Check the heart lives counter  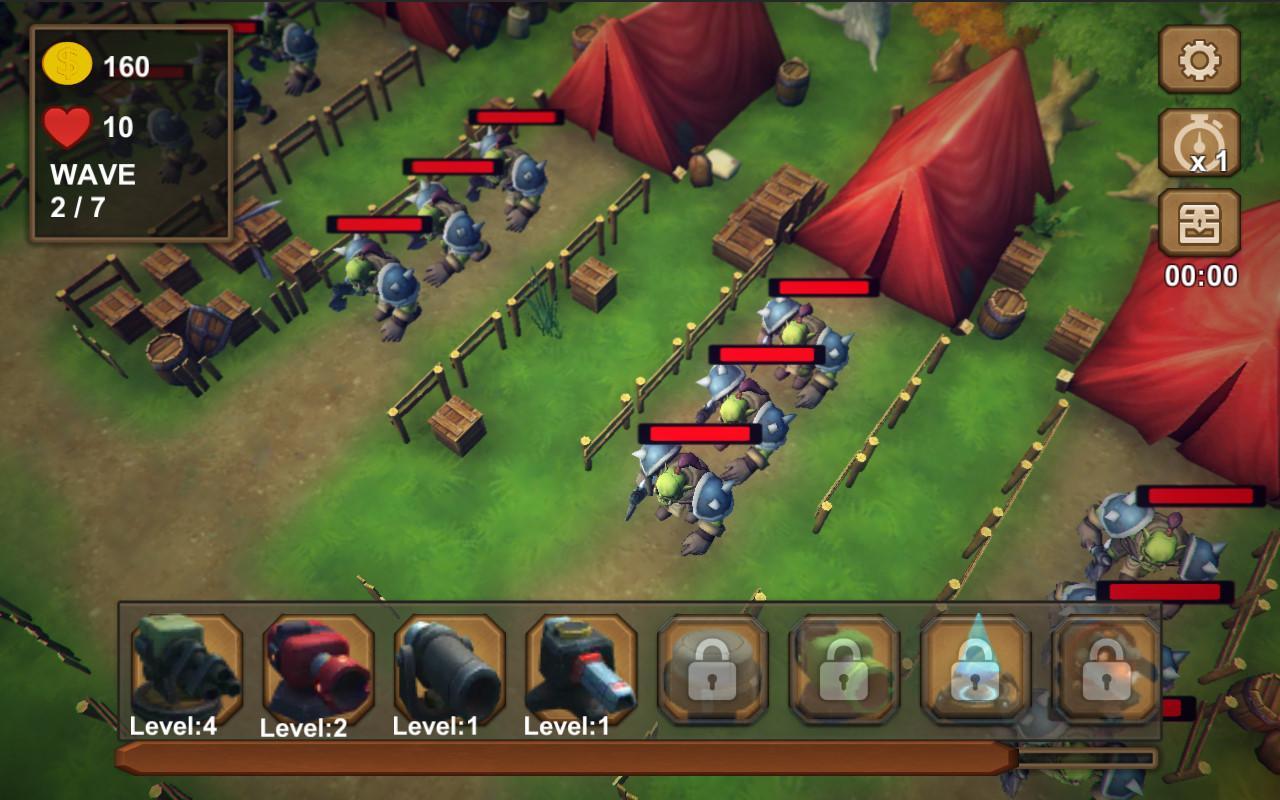pos(90,125)
